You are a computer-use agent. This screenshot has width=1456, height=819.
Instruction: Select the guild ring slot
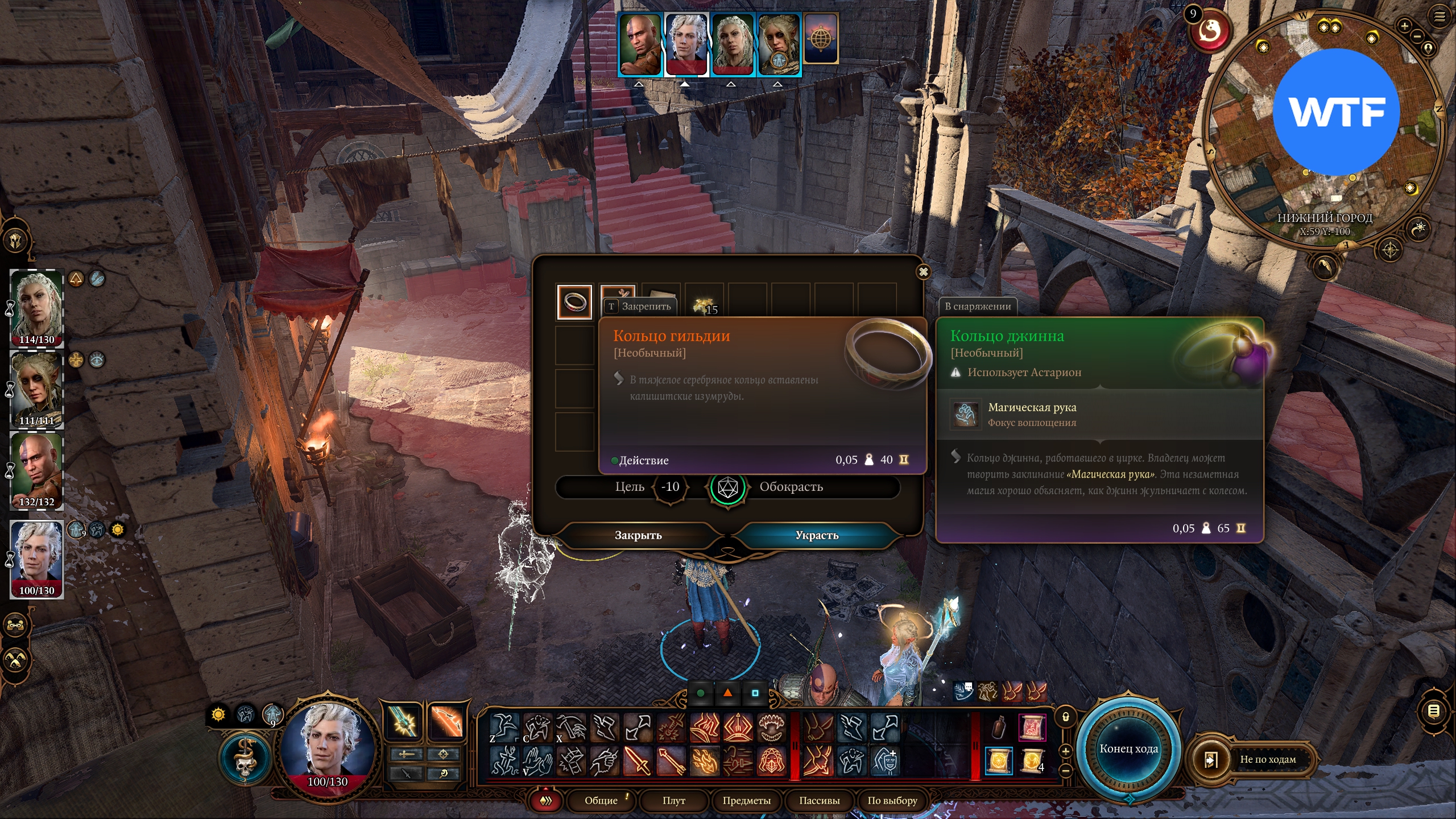click(574, 301)
